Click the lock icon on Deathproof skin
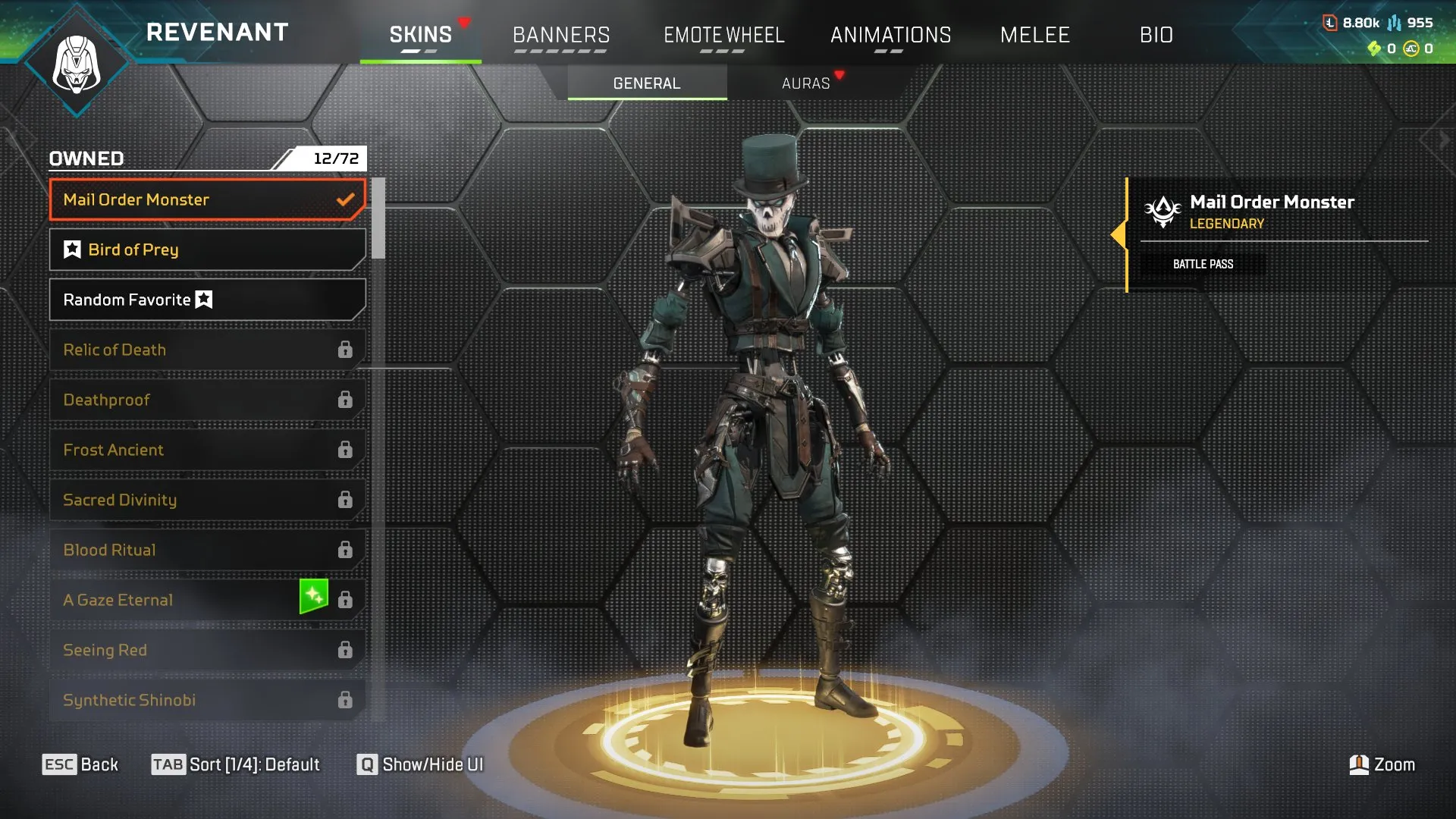The width and height of the screenshot is (1456, 819). tap(347, 399)
